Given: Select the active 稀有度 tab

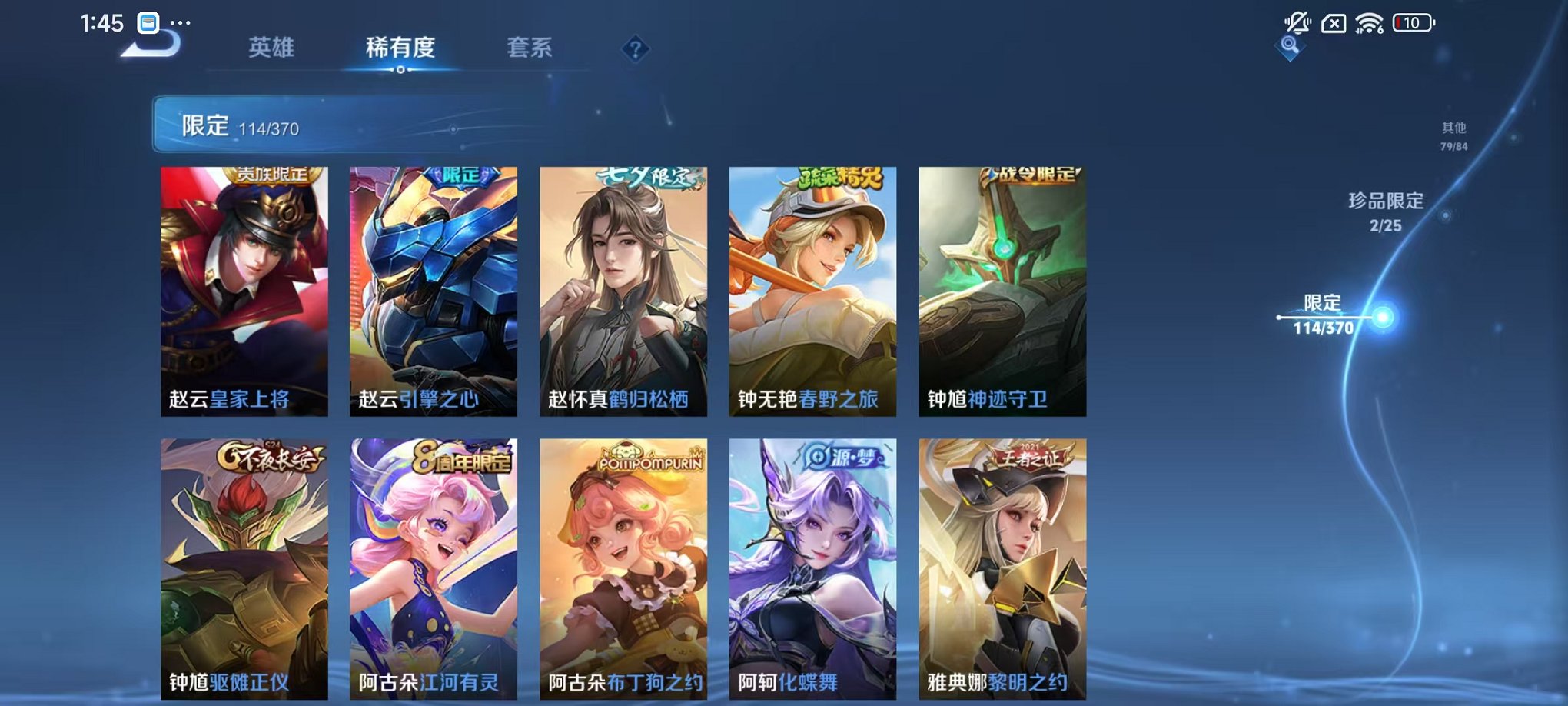Looking at the screenshot, I should click(400, 48).
